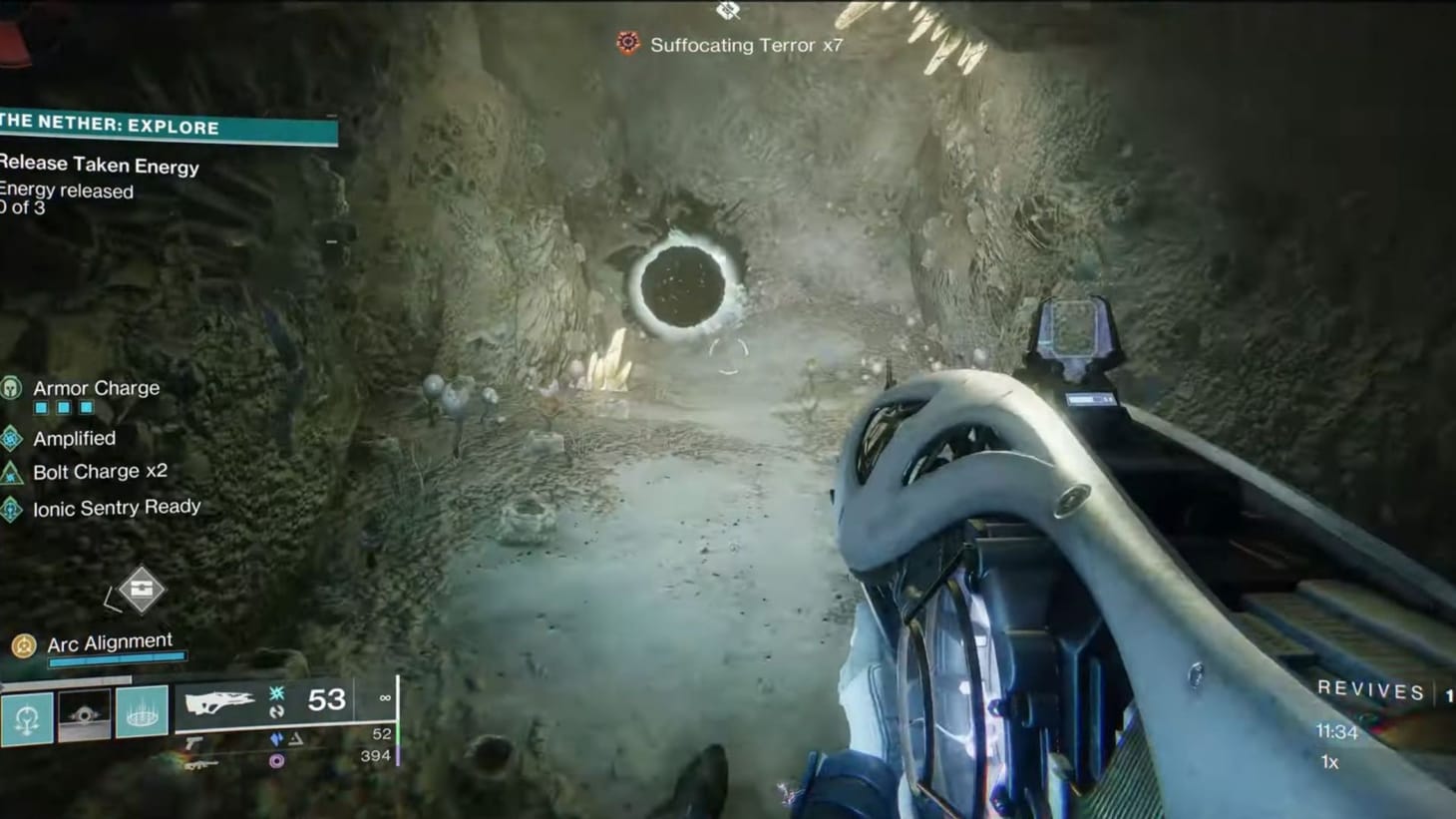Screen dimensions: 1456x819
Task: Toggle the first Armor Charge stack square
Action: coord(42,407)
